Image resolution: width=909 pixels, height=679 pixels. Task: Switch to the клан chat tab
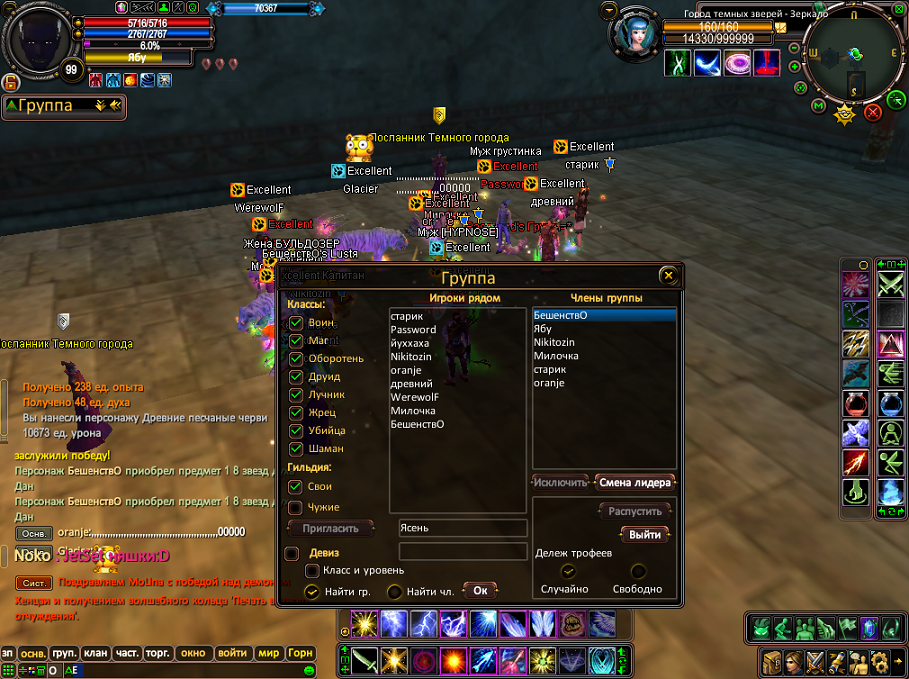[96, 653]
